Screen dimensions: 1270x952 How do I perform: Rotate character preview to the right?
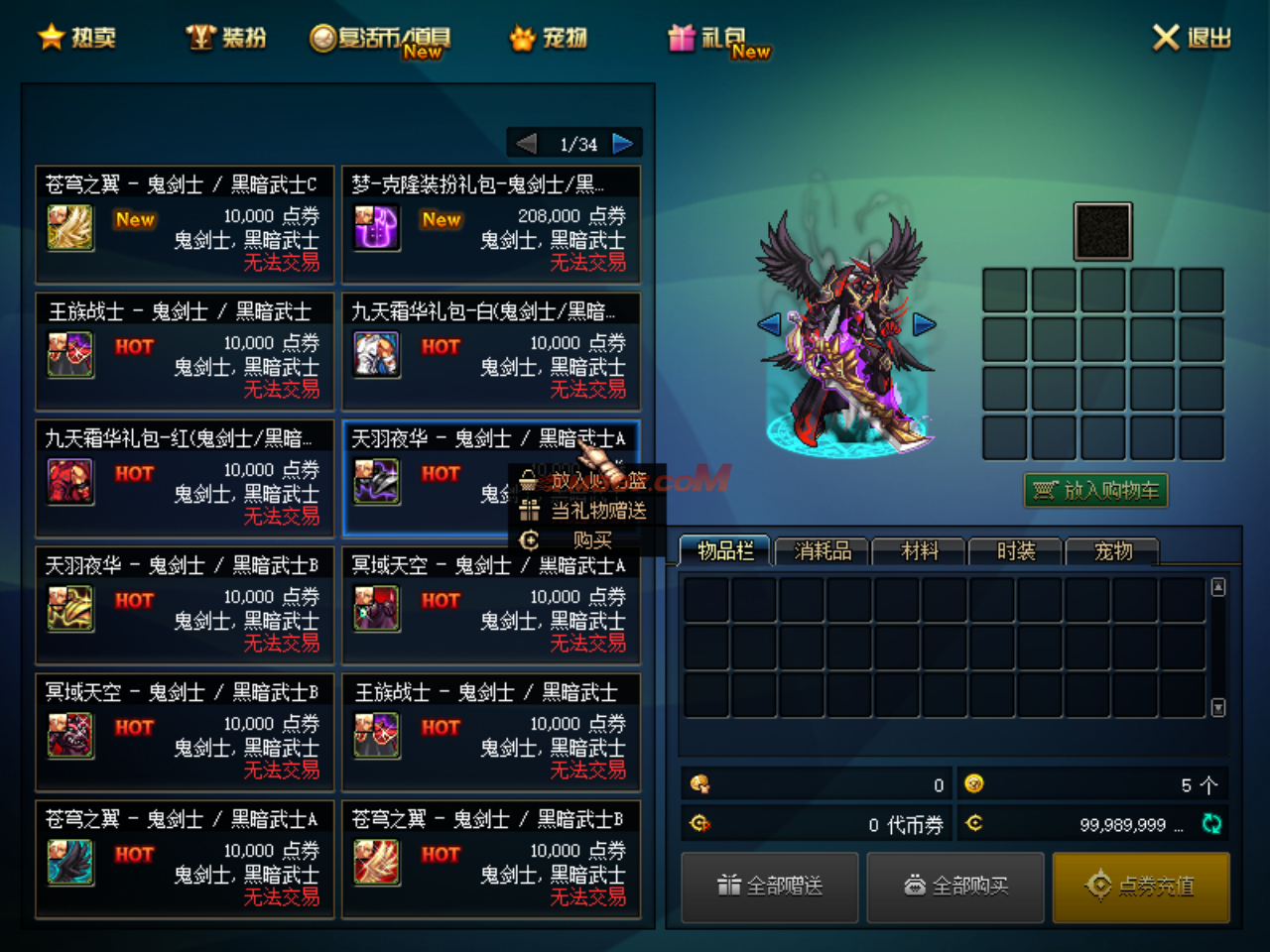pos(925,324)
